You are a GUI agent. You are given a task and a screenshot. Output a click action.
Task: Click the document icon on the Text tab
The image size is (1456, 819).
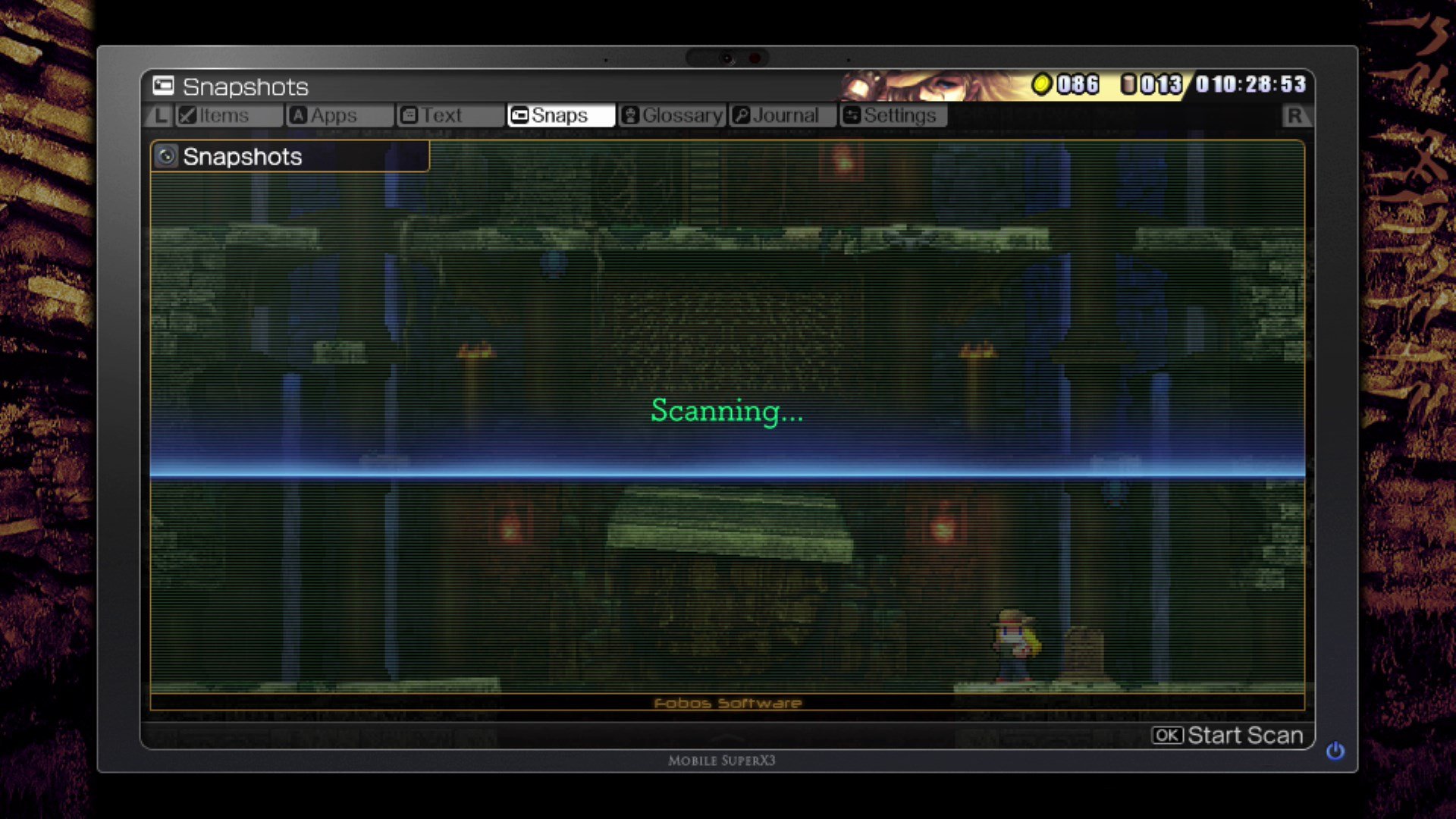409,115
